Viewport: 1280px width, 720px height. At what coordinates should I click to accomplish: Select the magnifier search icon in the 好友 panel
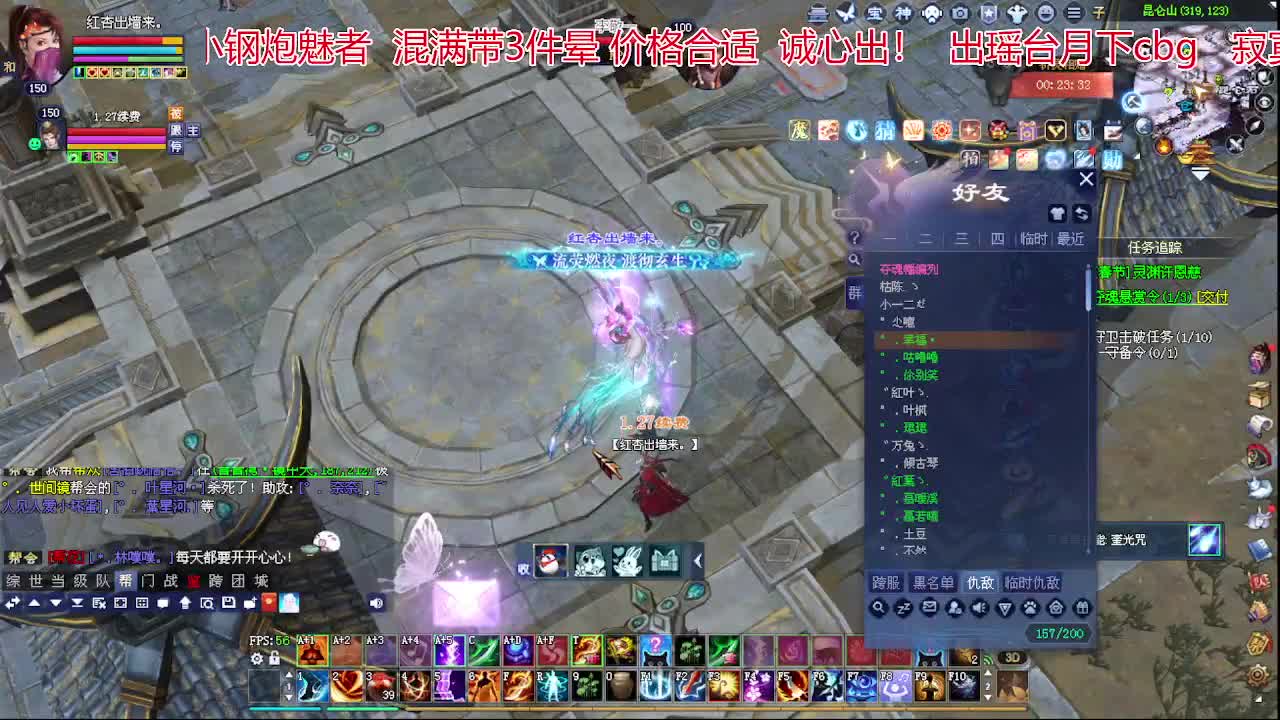(878, 609)
